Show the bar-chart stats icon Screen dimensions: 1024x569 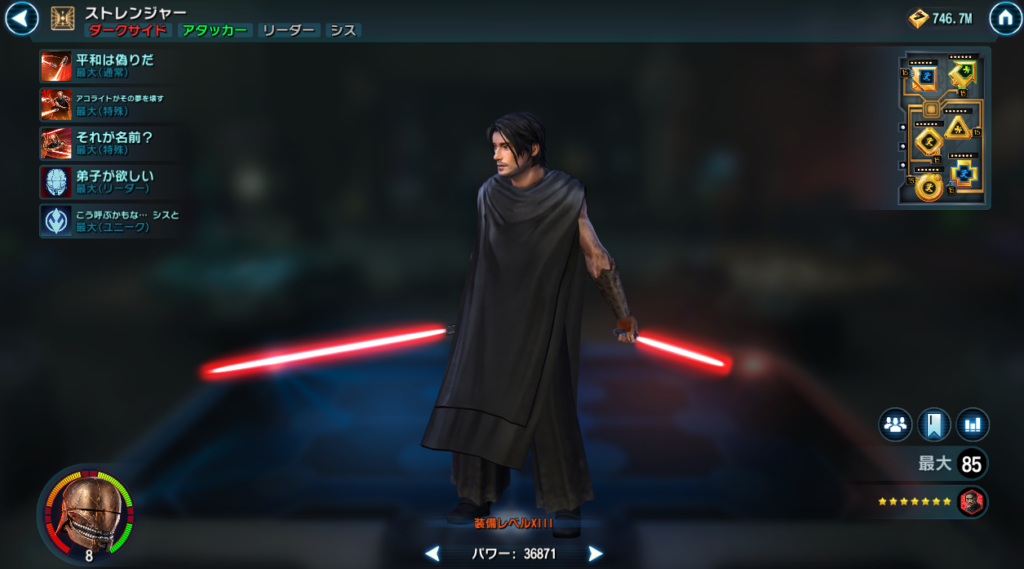click(972, 424)
